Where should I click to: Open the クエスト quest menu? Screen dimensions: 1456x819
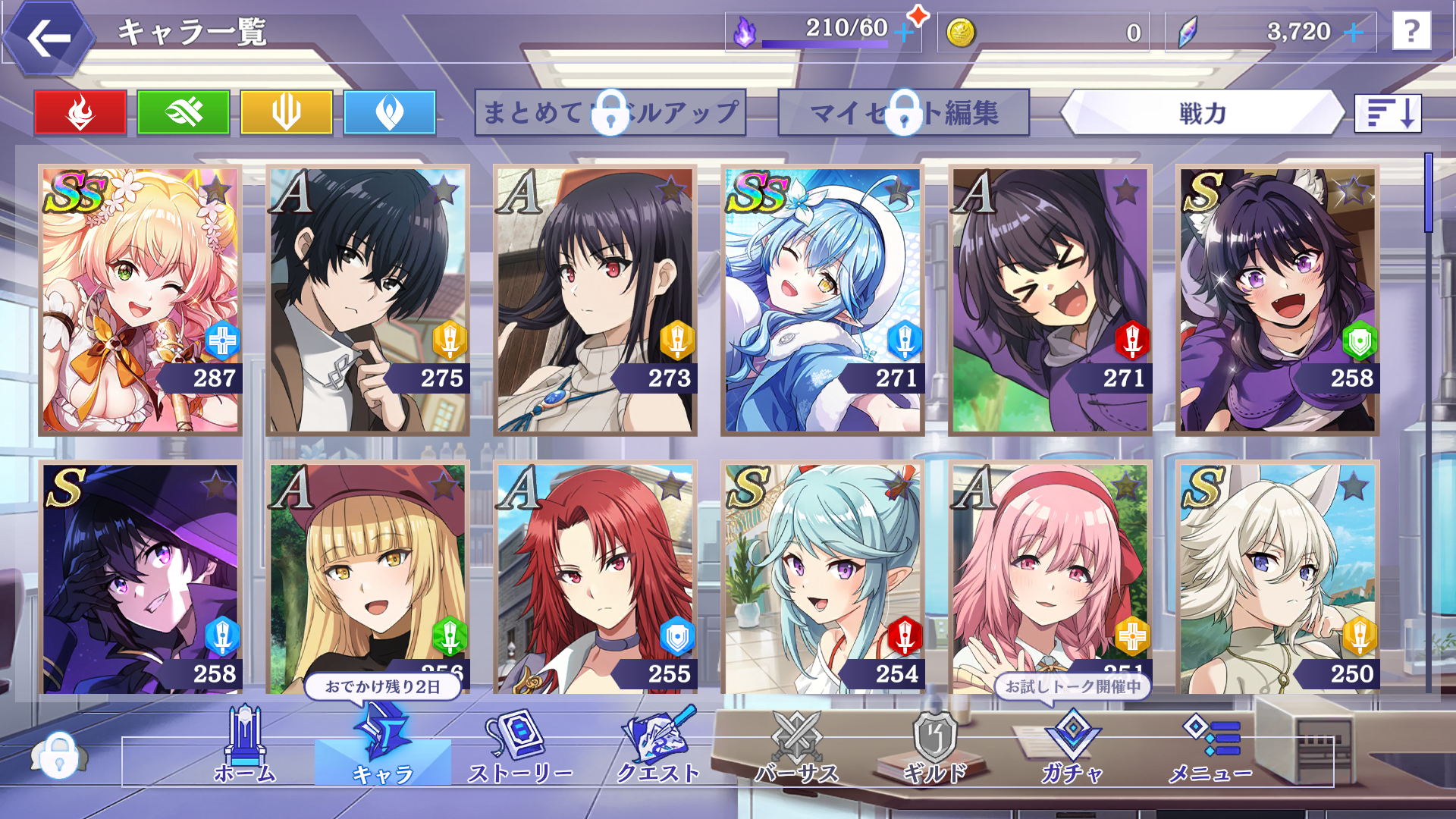(x=658, y=747)
